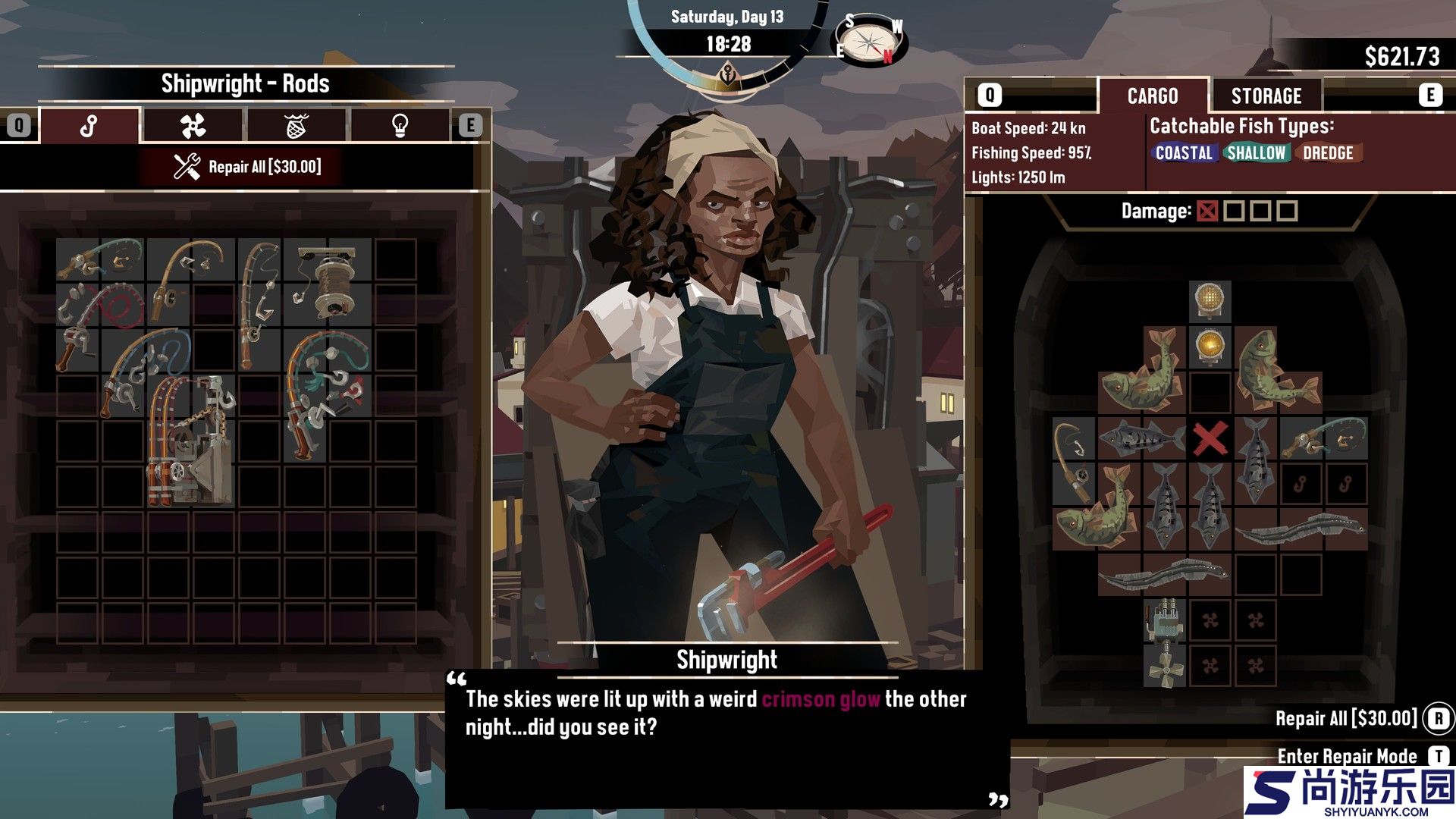Switch to the Storage tab
This screenshot has width=1456, height=819.
pos(1266,96)
